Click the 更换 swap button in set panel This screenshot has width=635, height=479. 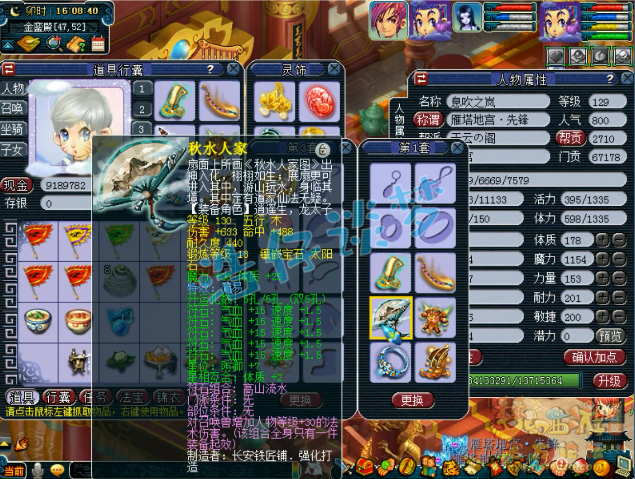point(411,400)
